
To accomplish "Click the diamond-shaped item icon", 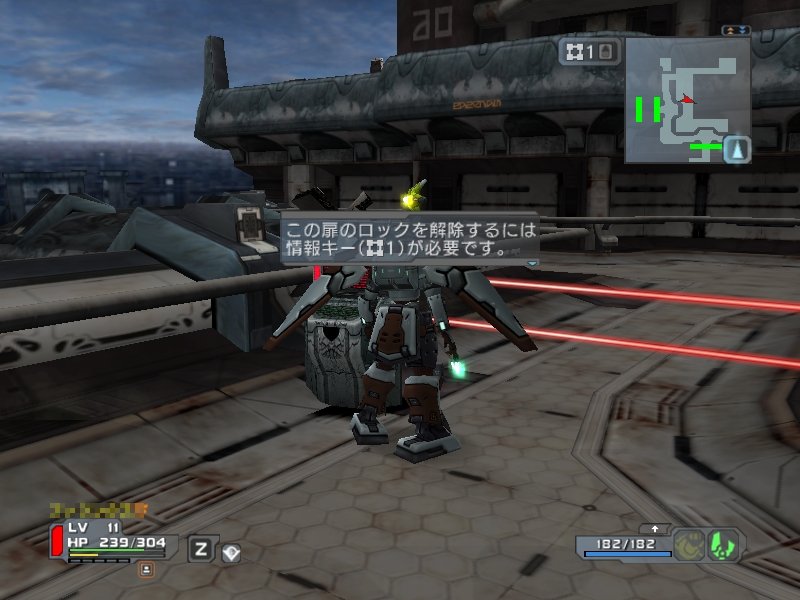I will click(231, 551).
